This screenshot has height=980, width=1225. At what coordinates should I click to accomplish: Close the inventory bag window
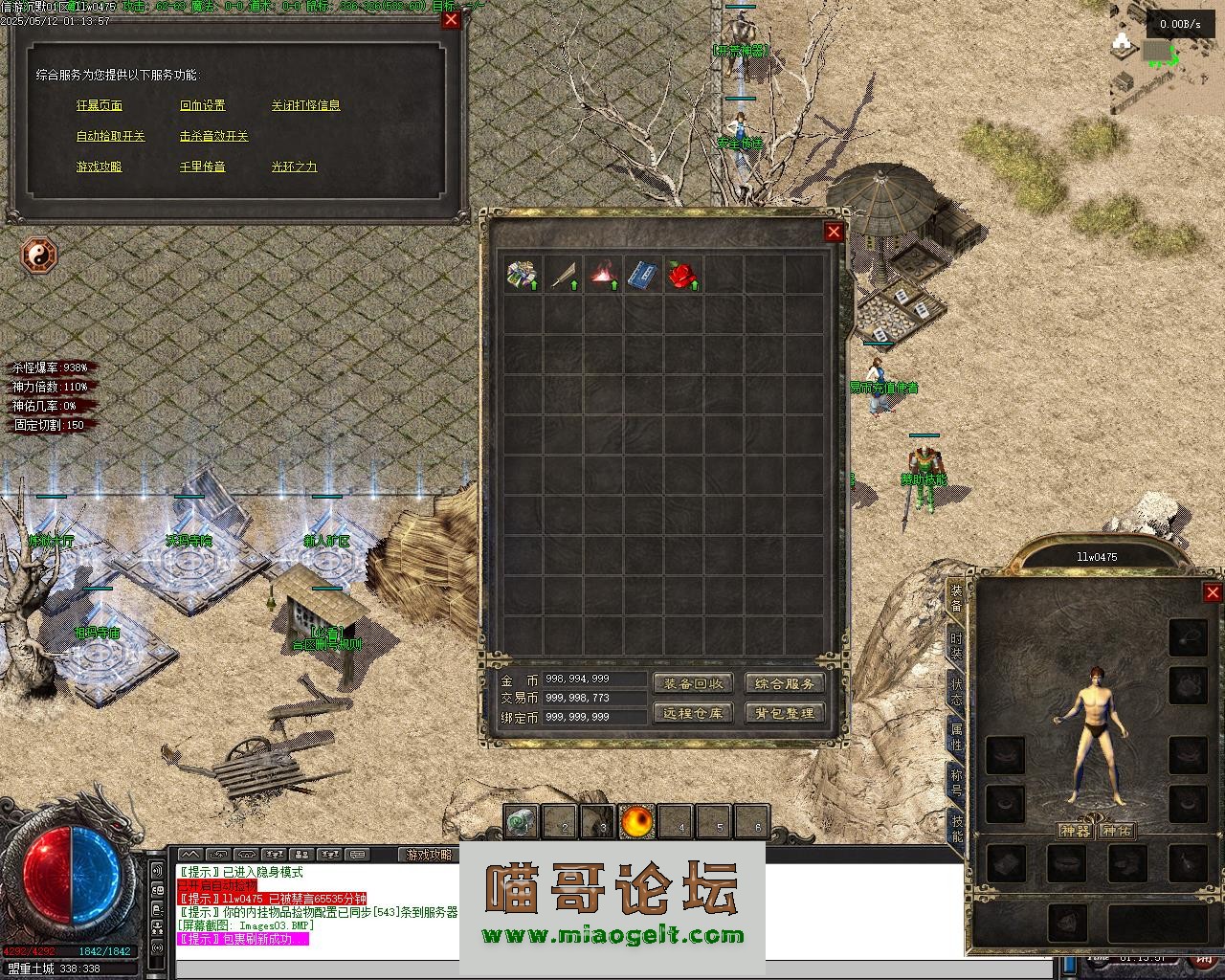click(834, 232)
